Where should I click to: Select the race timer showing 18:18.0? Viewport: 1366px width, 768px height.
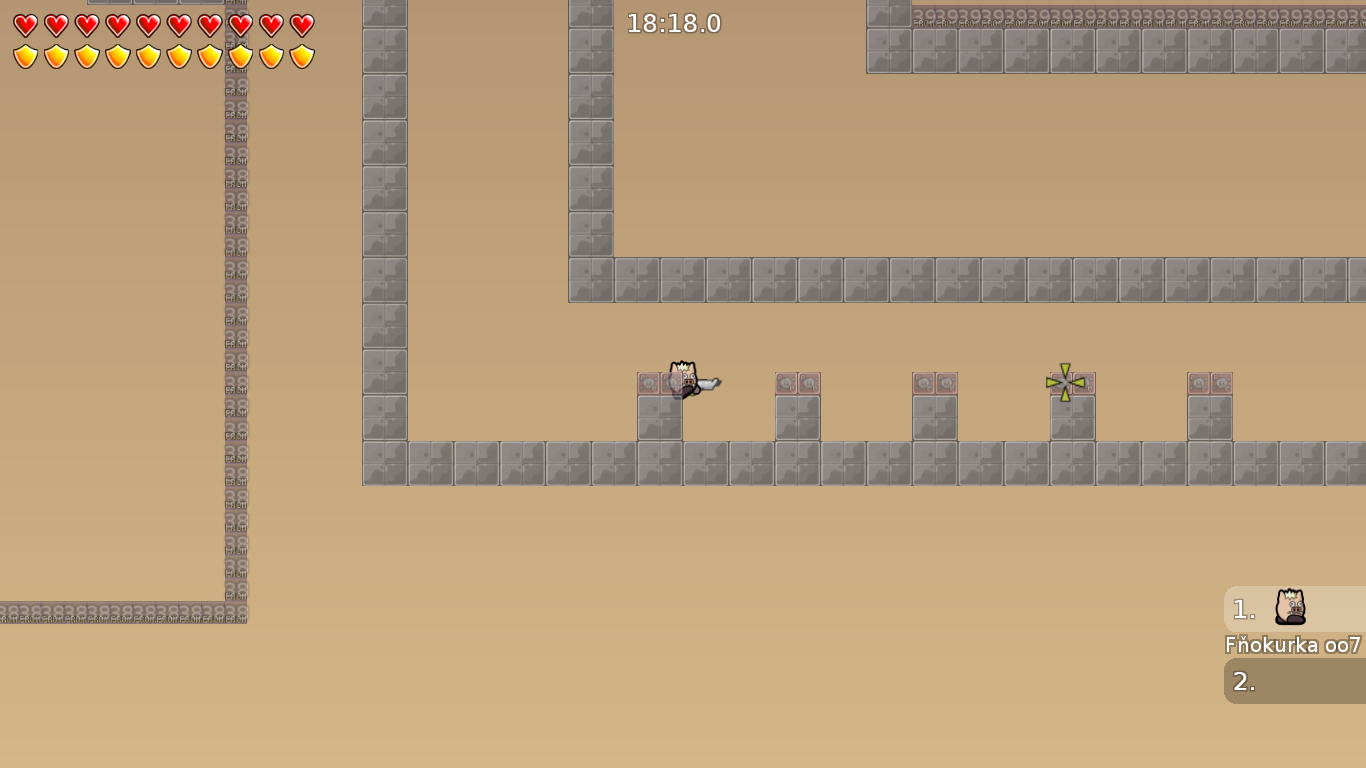pyautogui.click(x=675, y=23)
